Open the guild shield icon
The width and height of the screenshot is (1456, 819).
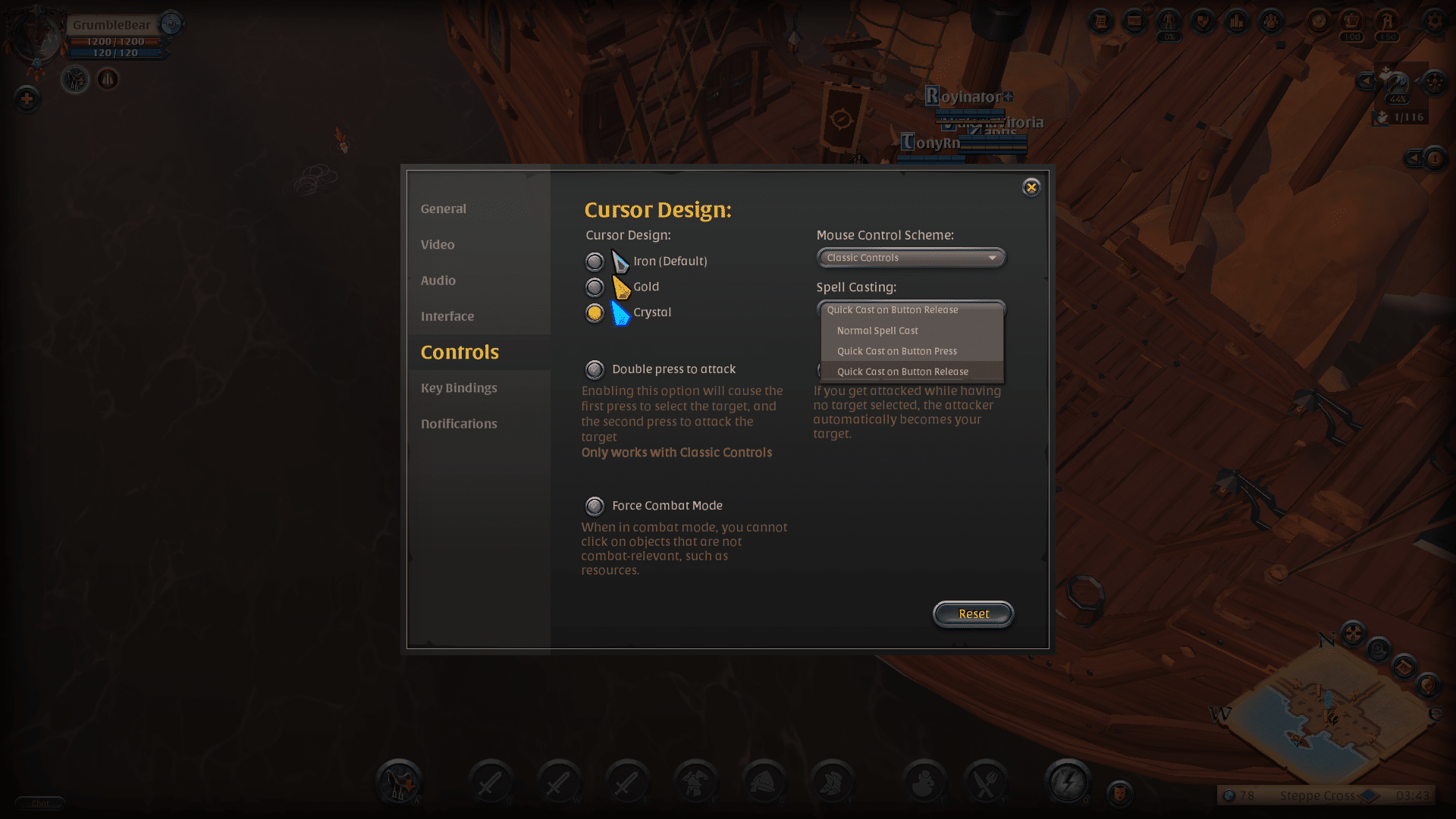pyautogui.click(x=1203, y=22)
